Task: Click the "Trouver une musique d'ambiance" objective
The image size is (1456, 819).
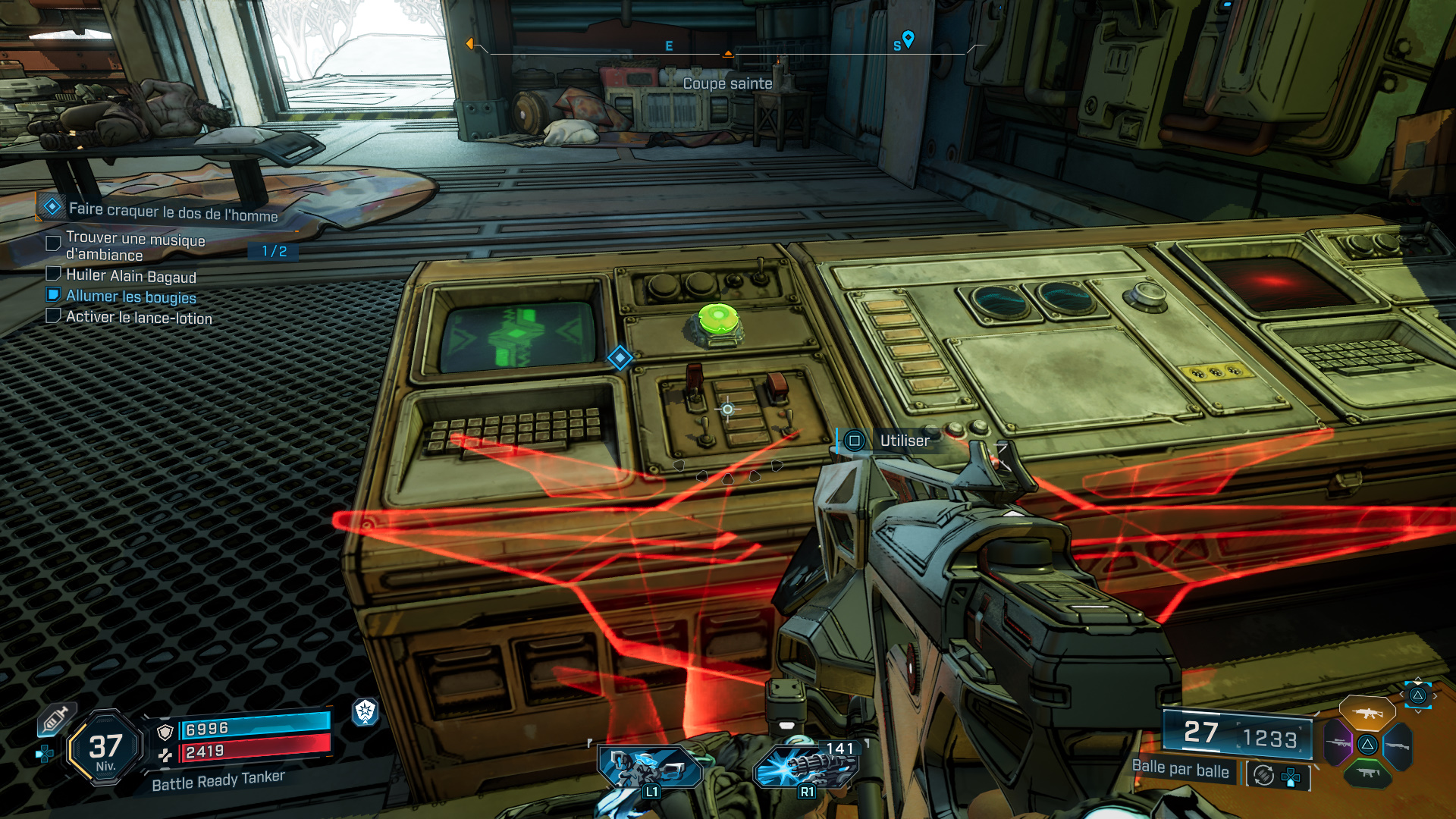Action: pyautogui.click(x=135, y=246)
